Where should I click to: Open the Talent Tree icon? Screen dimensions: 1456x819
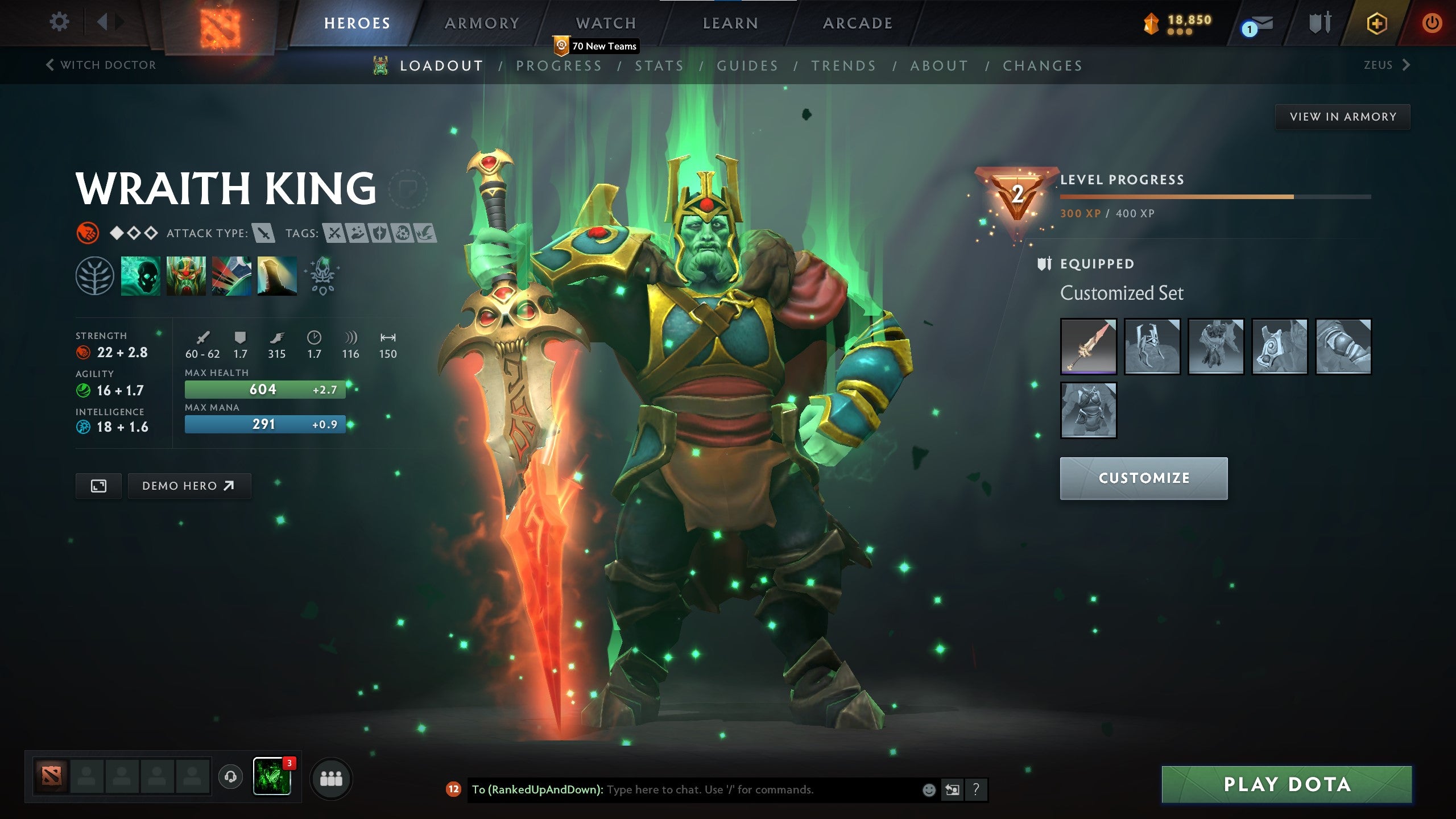[96, 276]
